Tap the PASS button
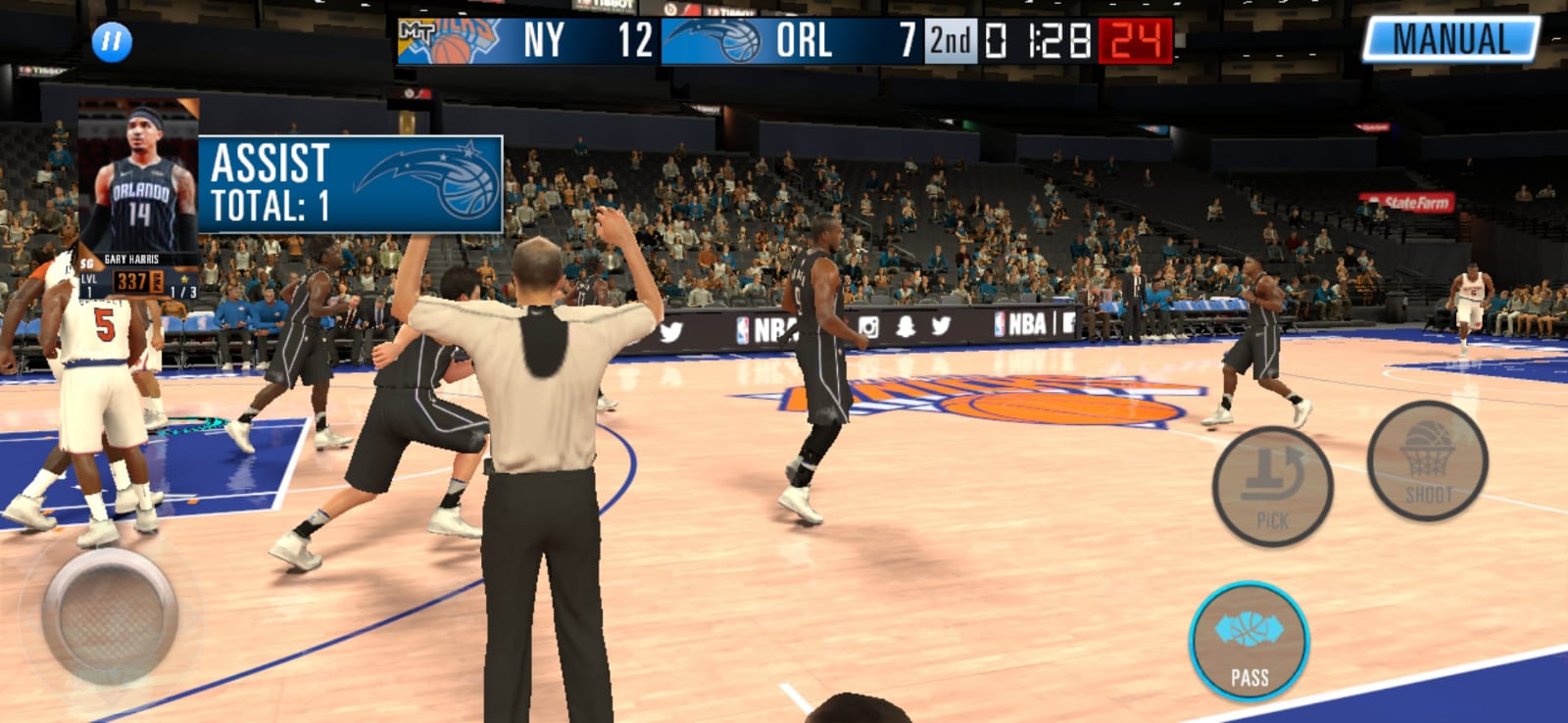 coord(1249,643)
